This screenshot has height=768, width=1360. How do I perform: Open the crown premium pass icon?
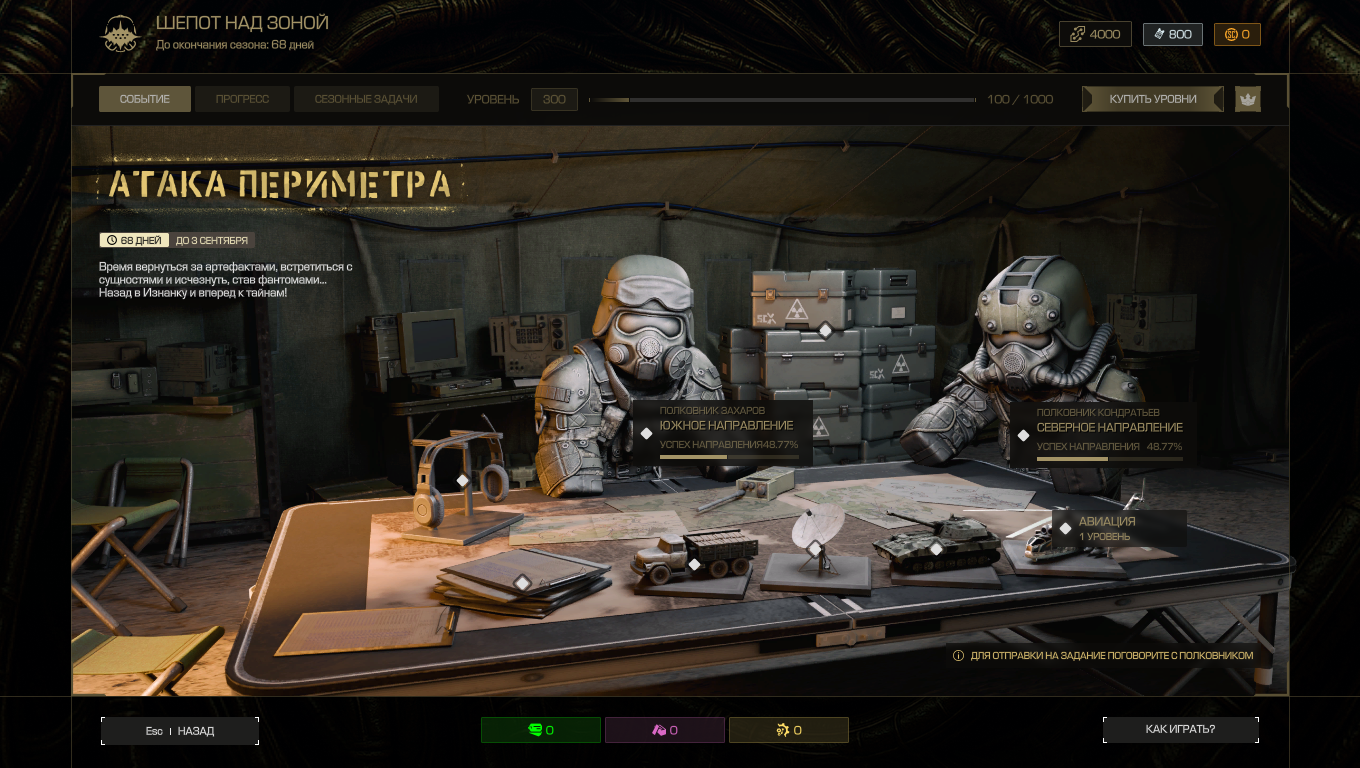1248,99
